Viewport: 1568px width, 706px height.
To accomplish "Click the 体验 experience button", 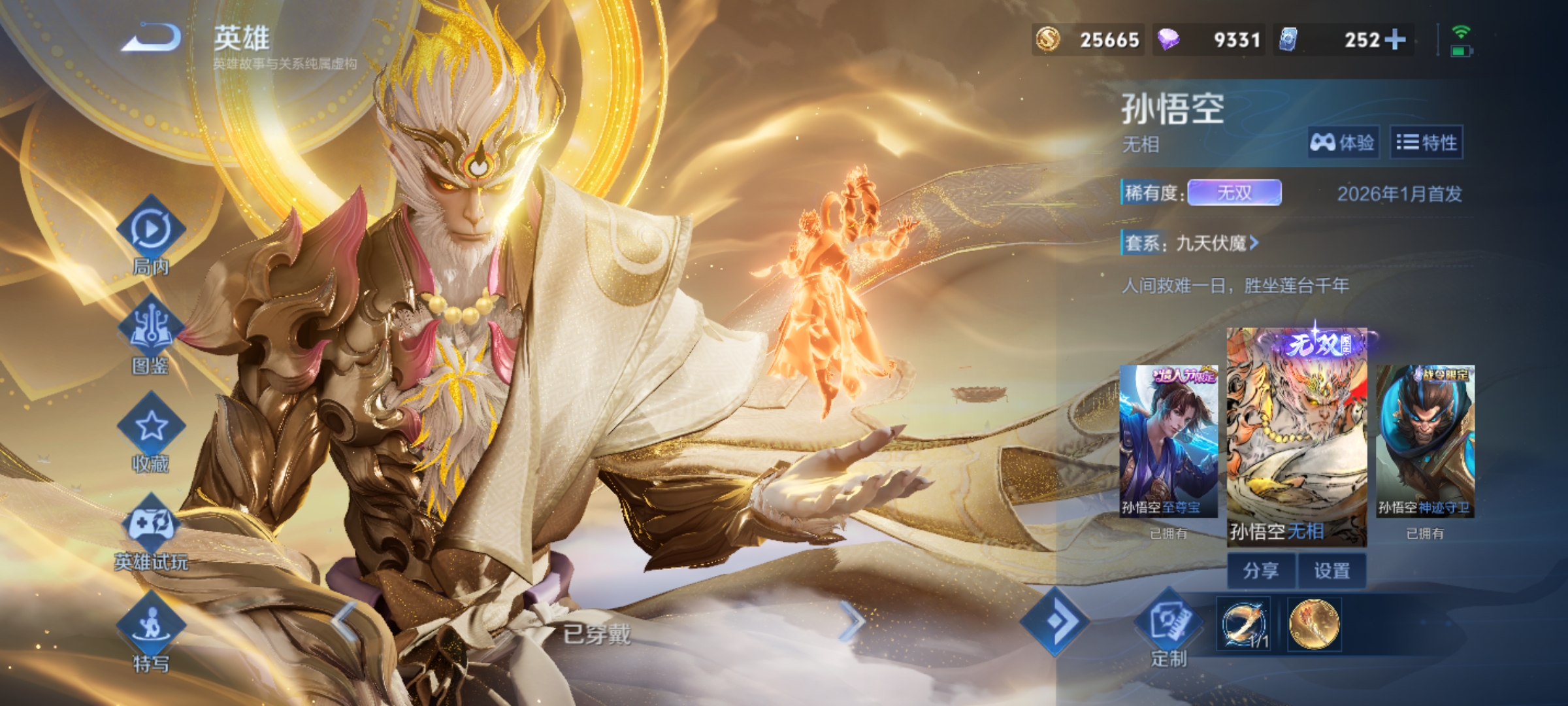I will [x=1343, y=142].
